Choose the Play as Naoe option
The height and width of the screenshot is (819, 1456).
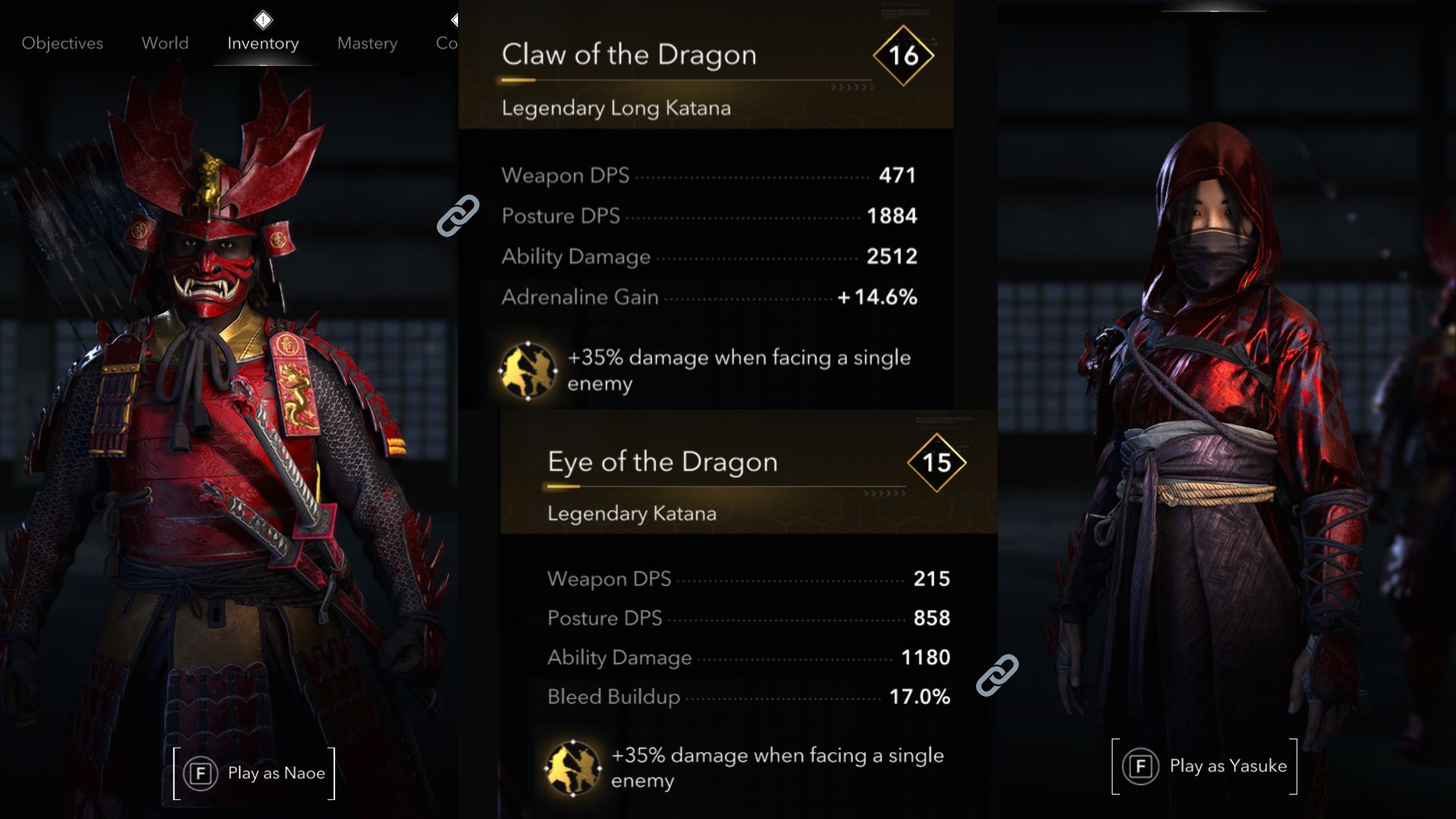coord(255,773)
